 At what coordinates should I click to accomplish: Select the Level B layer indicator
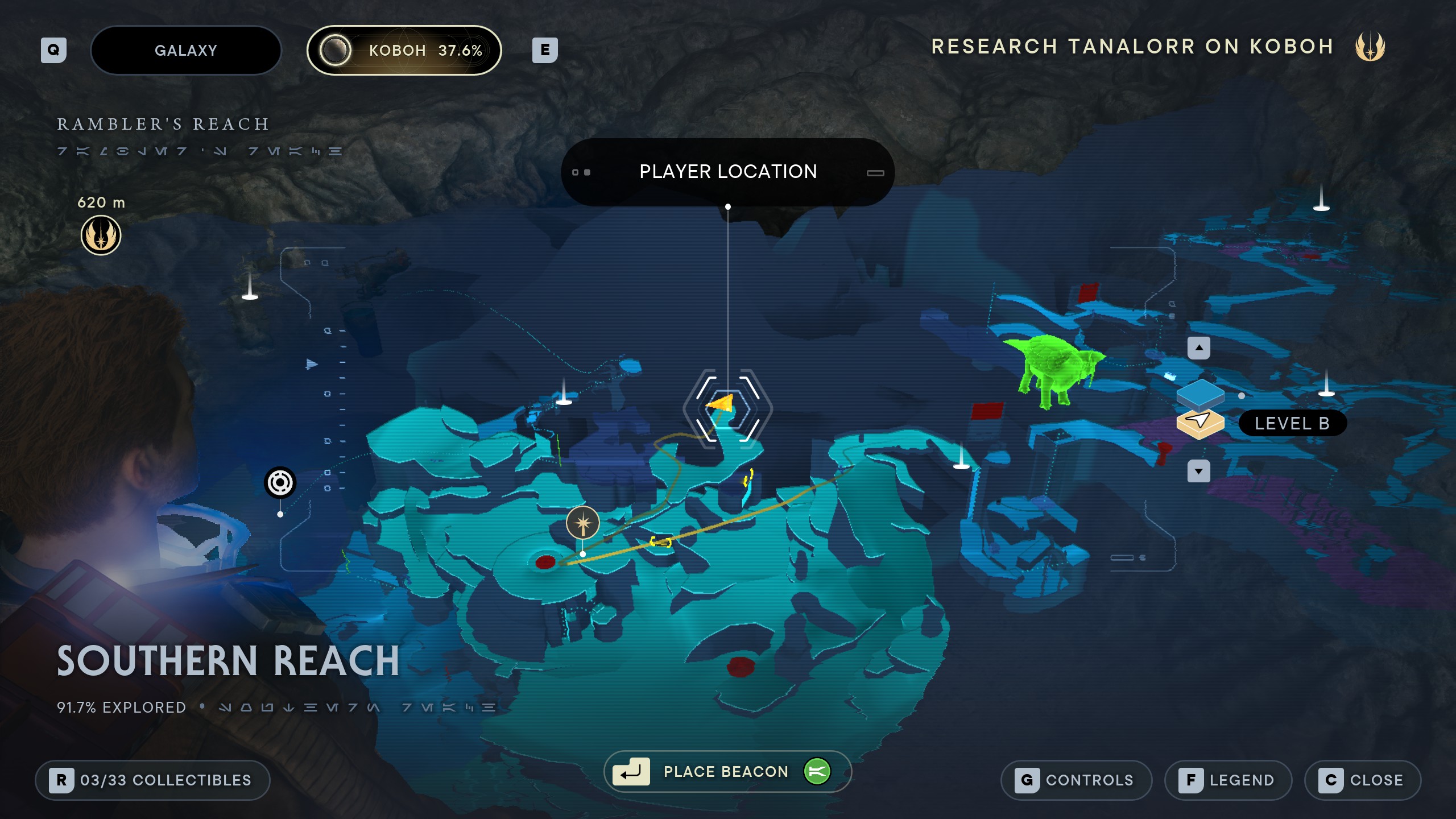tap(1292, 423)
